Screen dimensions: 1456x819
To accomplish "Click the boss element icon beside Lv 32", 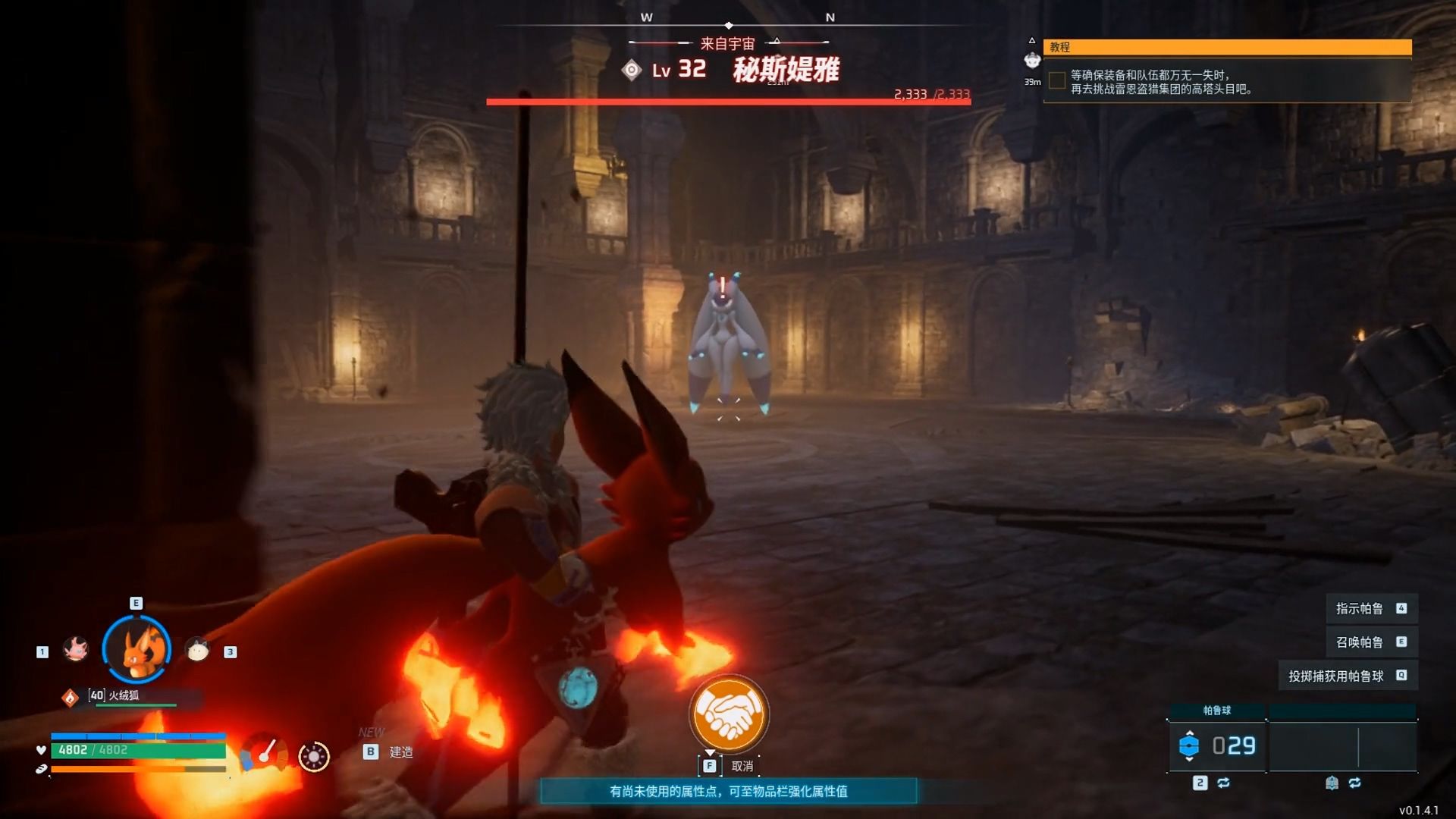I will click(632, 71).
